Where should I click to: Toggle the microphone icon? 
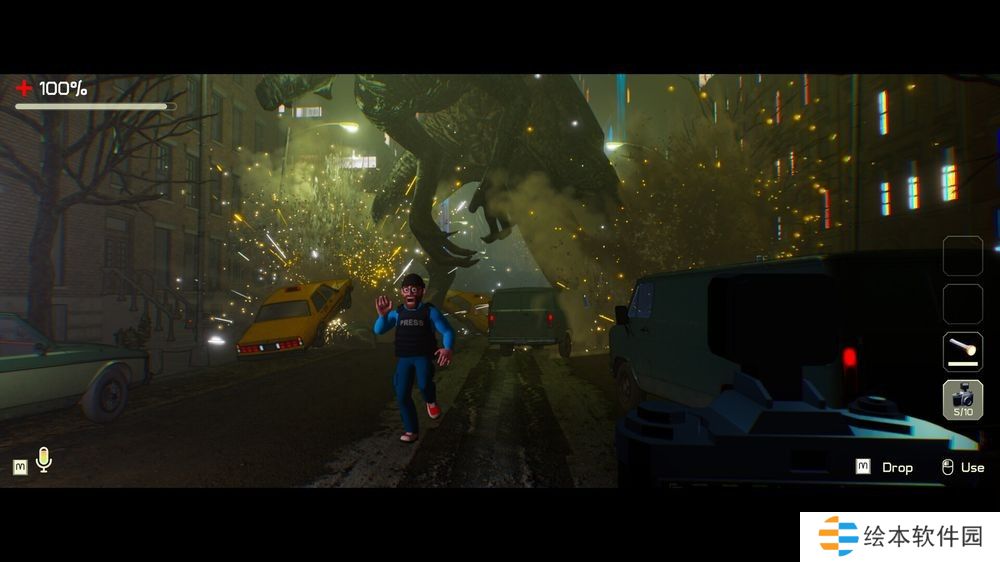click(x=43, y=460)
